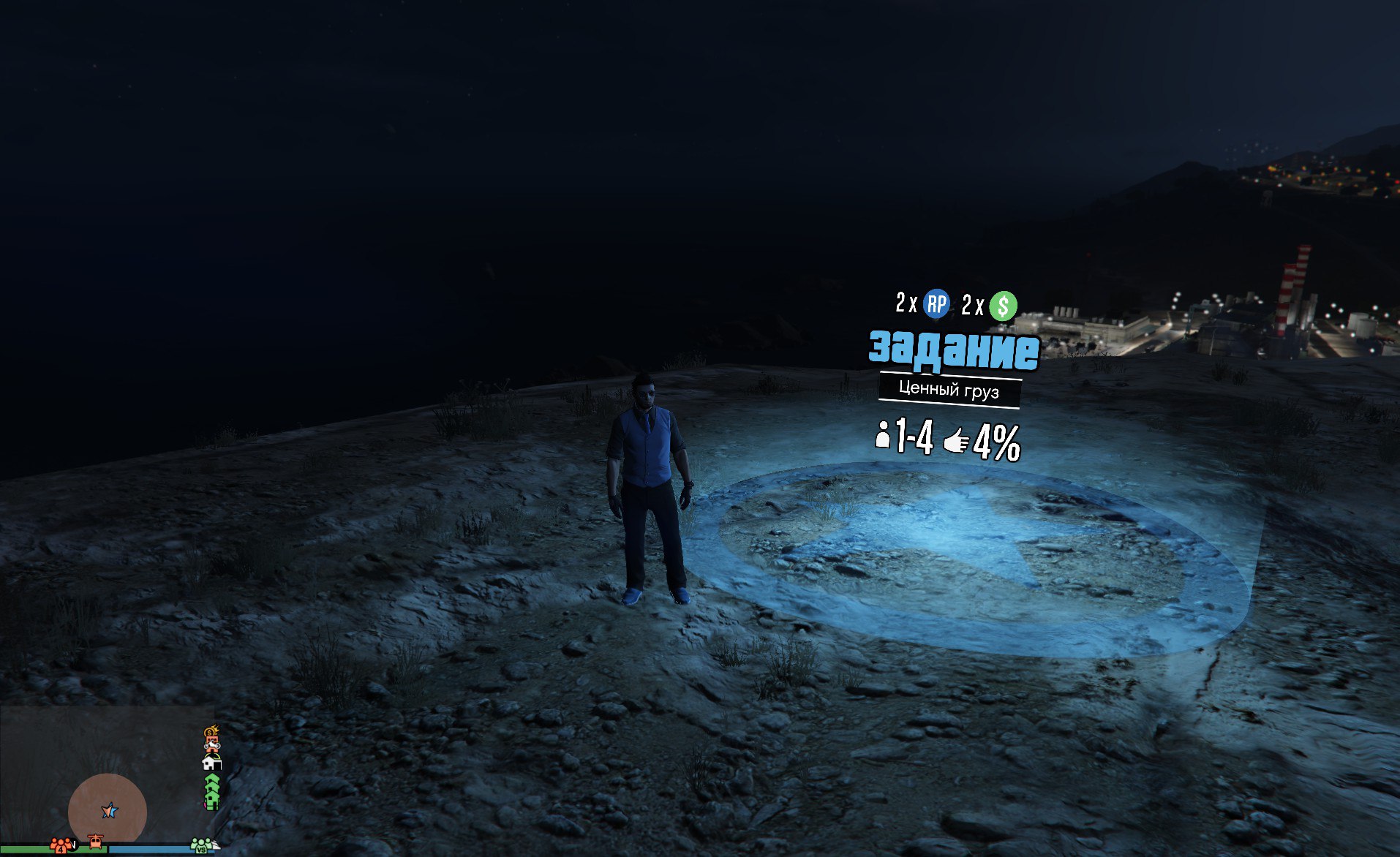Select the white house garage blip
Image resolution: width=1400 pixels, height=857 pixels.
pos(211,763)
